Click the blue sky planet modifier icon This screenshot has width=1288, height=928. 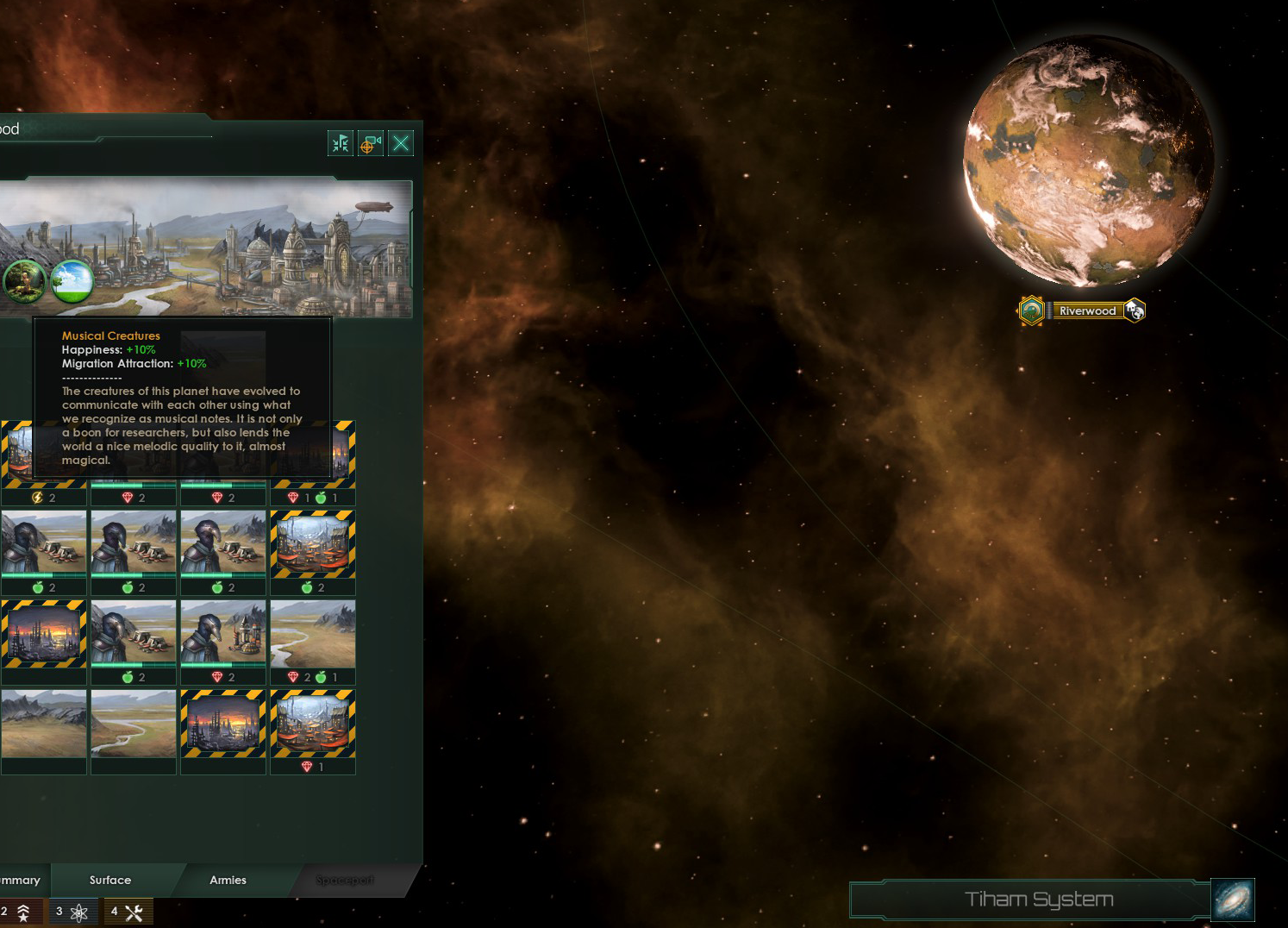point(72,280)
